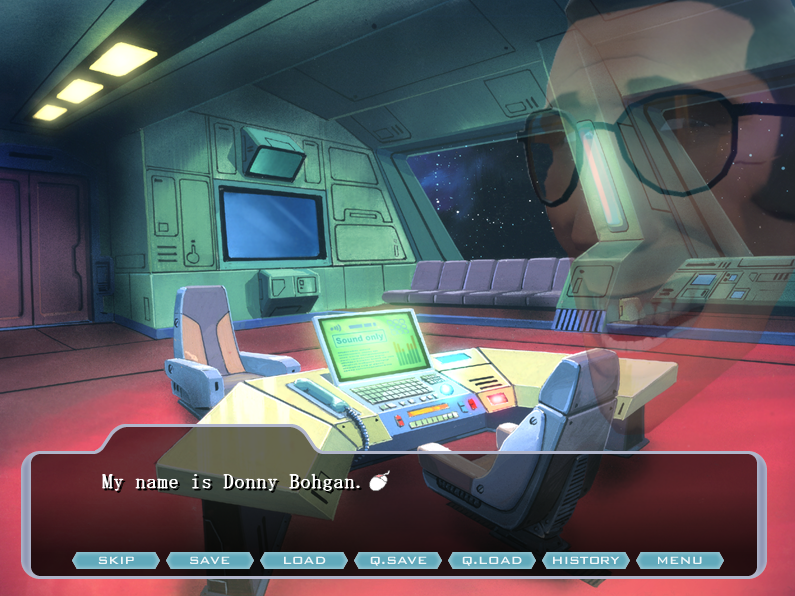
Task: Do a quick save with Q.SAVE
Action: pyautogui.click(x=398, y=560)
